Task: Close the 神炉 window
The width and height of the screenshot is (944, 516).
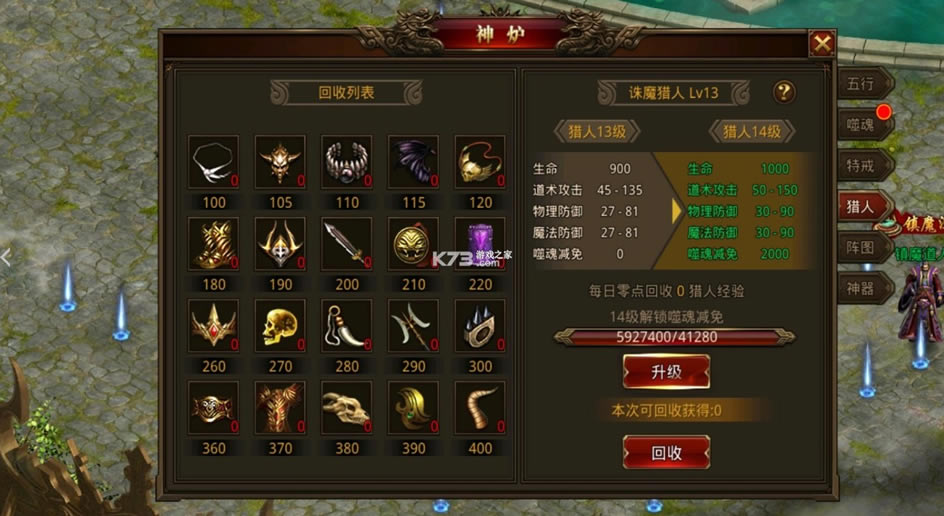Action: pyautogui.click(x=822, y=44)
